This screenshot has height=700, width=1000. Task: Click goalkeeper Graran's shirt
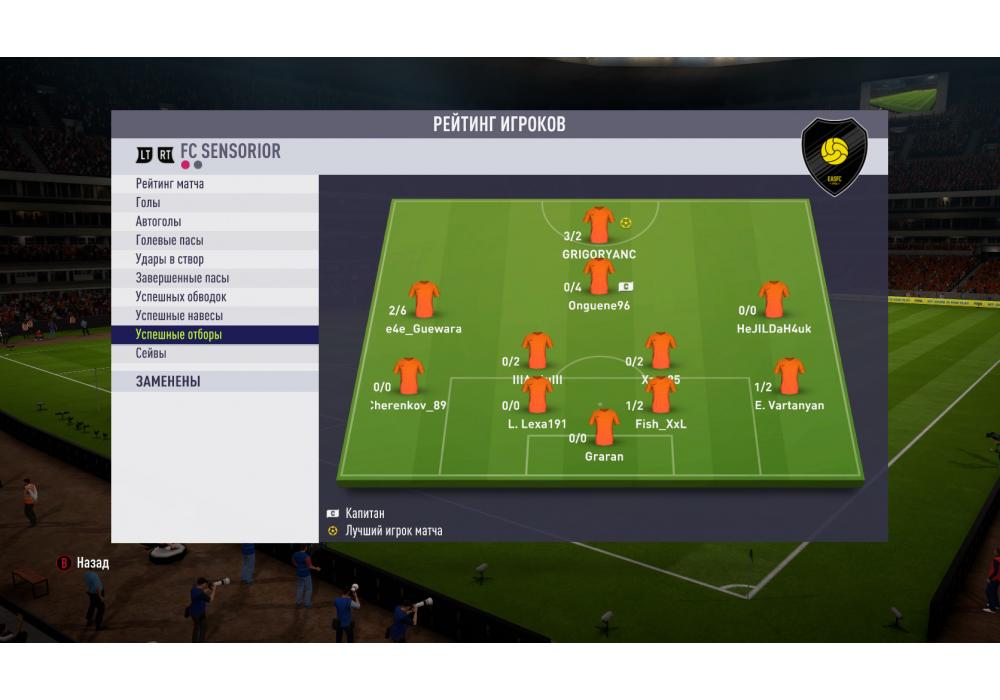click(604, 427)
